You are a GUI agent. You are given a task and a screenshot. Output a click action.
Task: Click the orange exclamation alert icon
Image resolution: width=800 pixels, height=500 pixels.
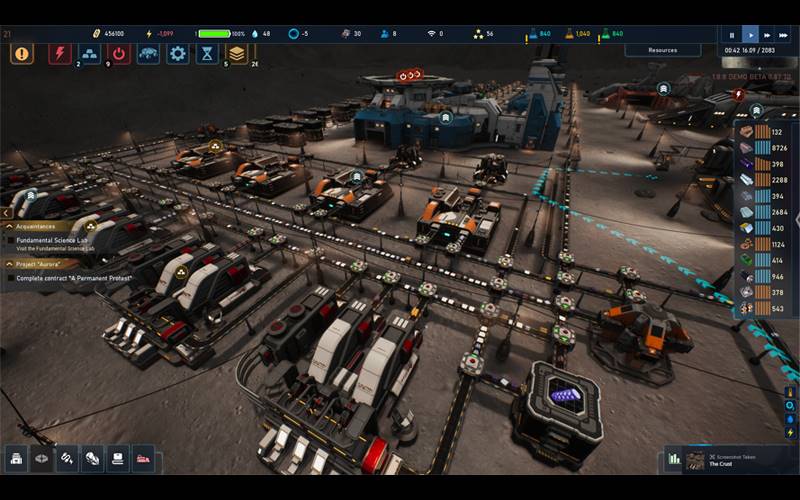click(x=22, y=54)
